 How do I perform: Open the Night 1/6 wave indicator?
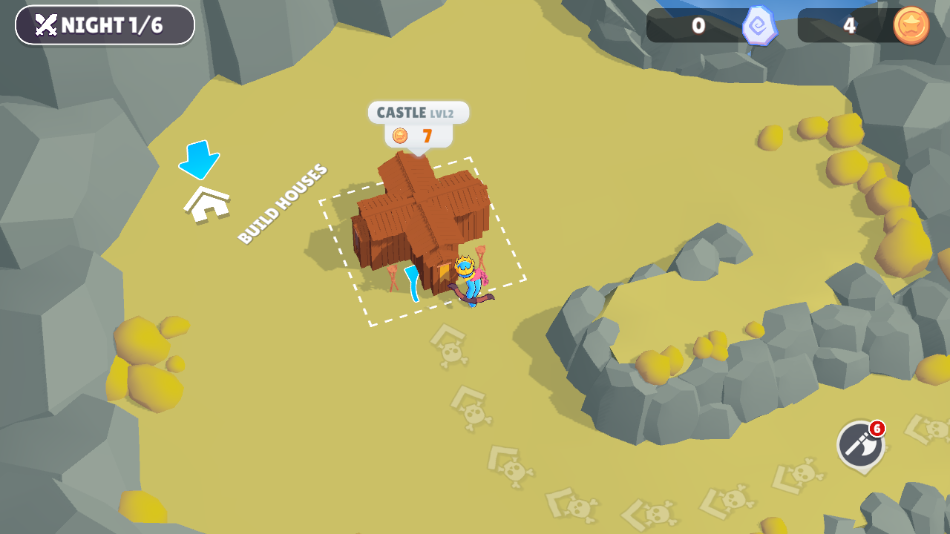pyautogui.click(x=105, y=25)
